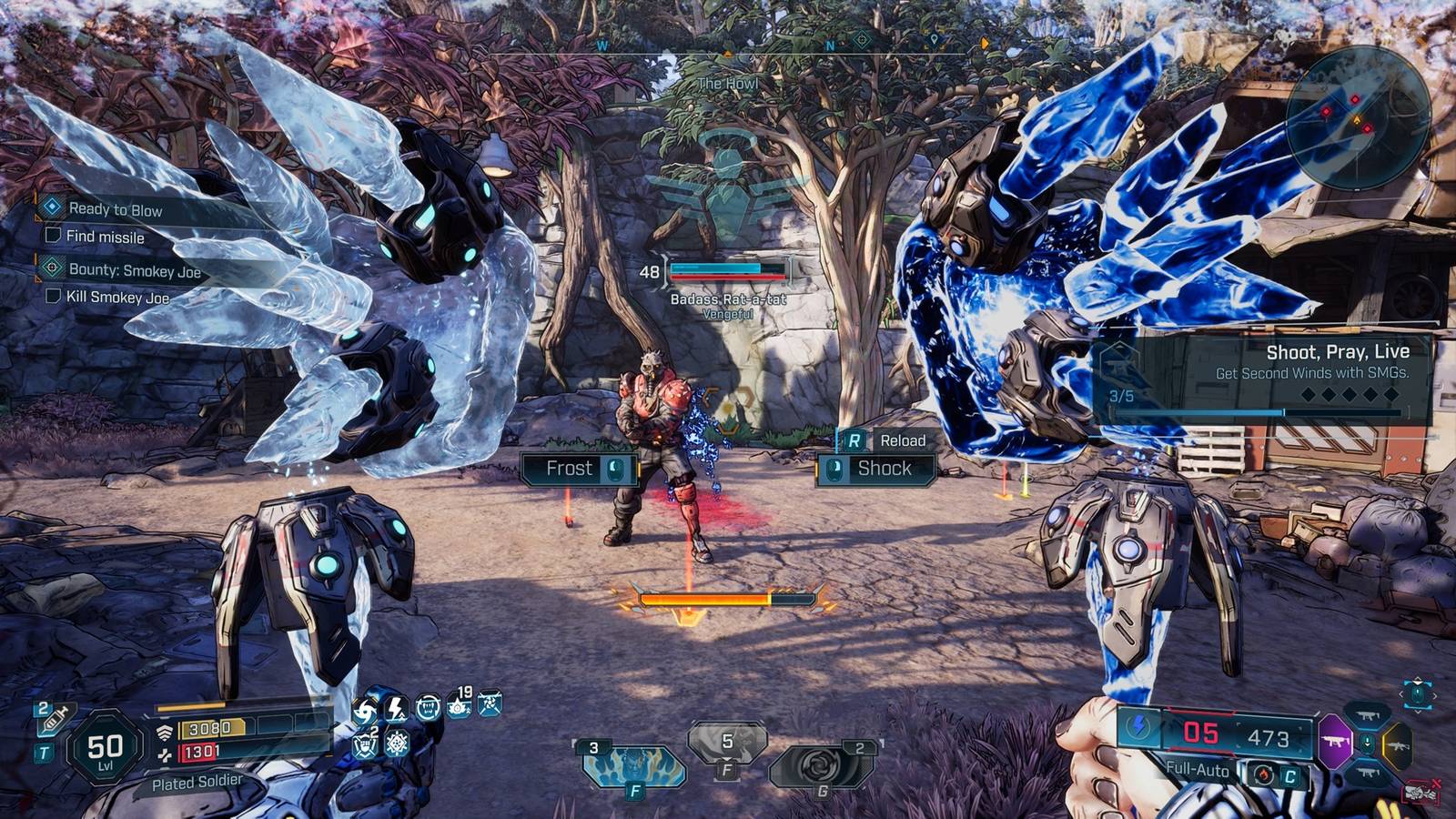
Task: Check off the Kill Smokey Joe objective
Action: click(x=56, y=295)
